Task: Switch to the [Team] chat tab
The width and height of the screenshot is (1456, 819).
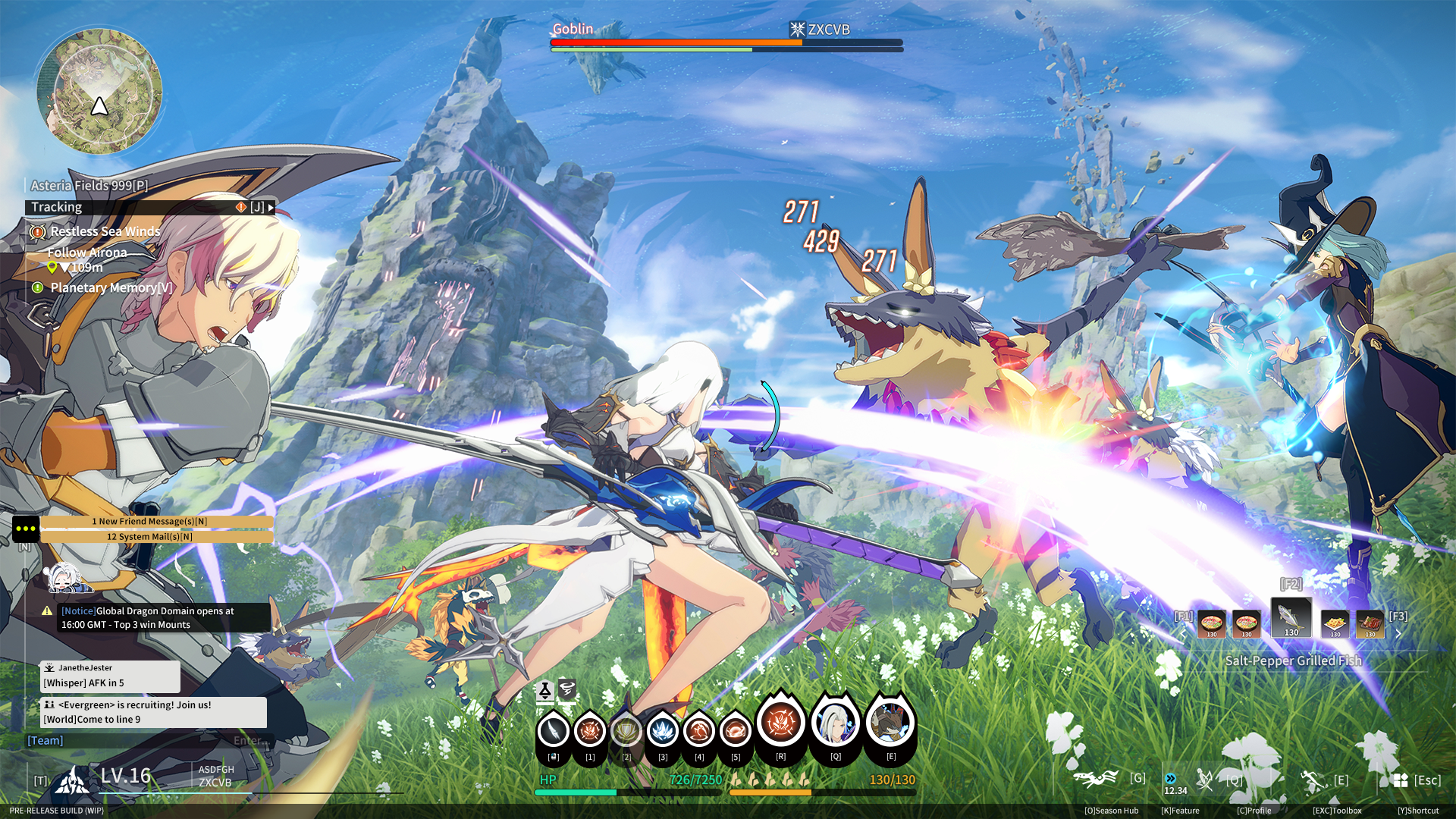Action: [45, 739]
